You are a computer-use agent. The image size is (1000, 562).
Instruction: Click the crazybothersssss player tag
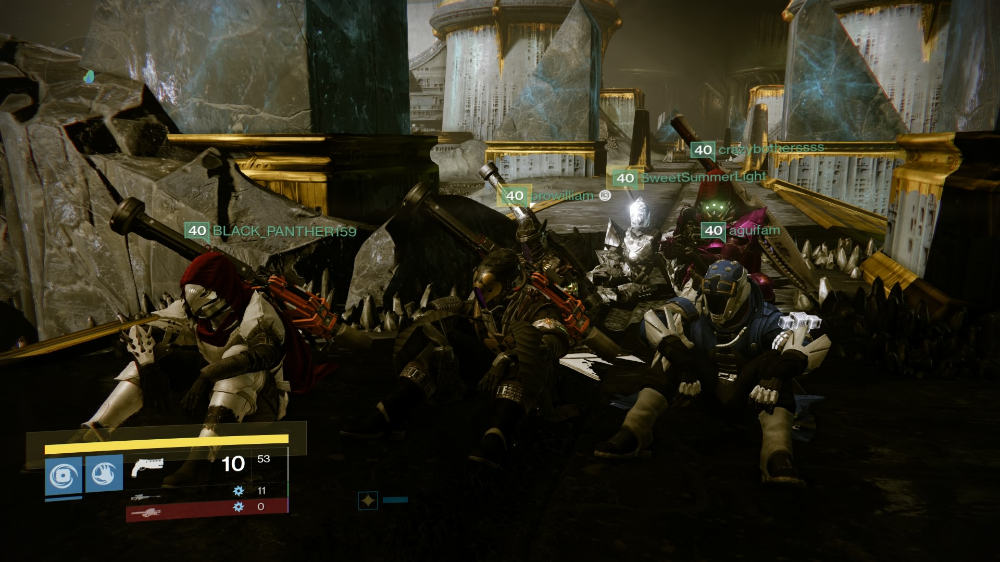(758, 149)
